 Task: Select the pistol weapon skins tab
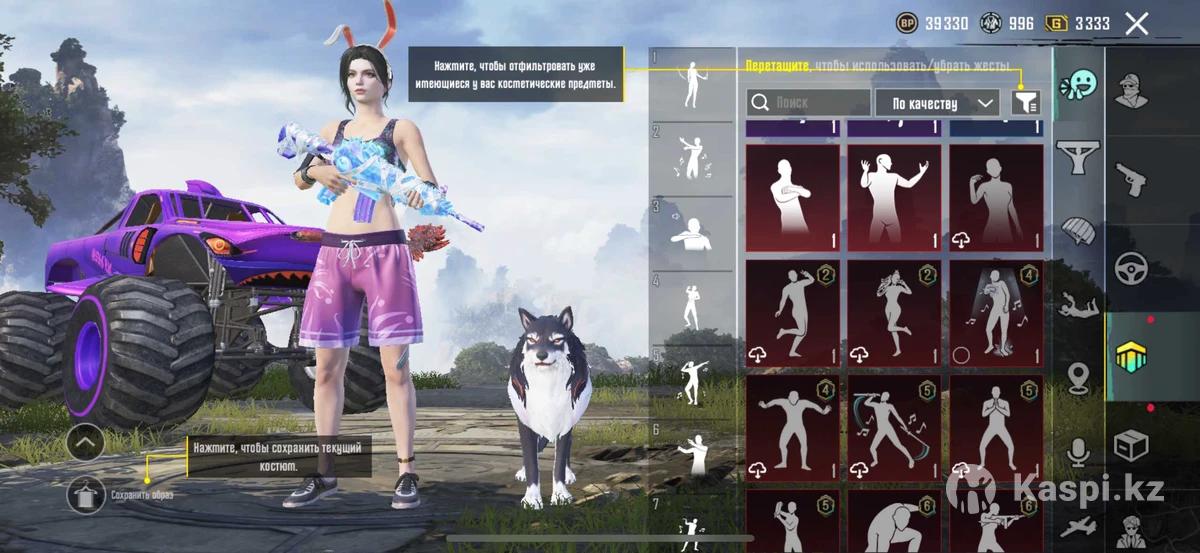click(x=1132, y=180)
